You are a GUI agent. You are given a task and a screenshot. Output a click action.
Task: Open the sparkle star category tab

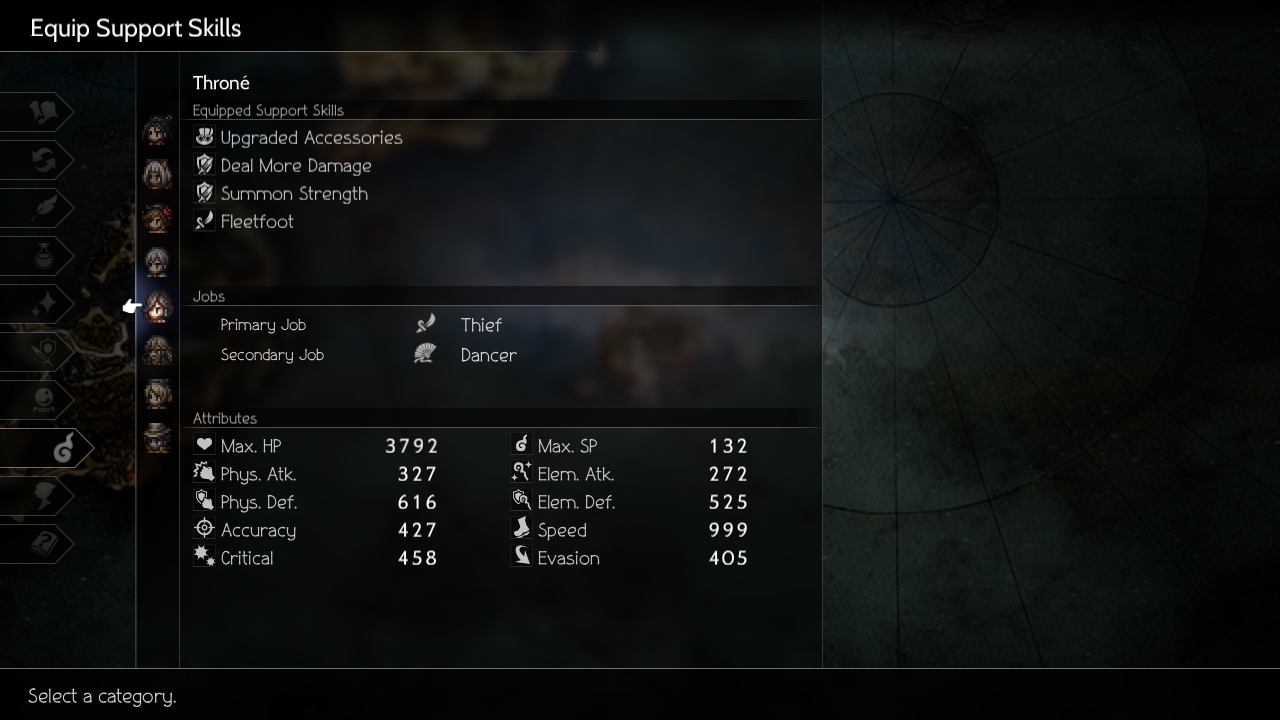[42, 304]
